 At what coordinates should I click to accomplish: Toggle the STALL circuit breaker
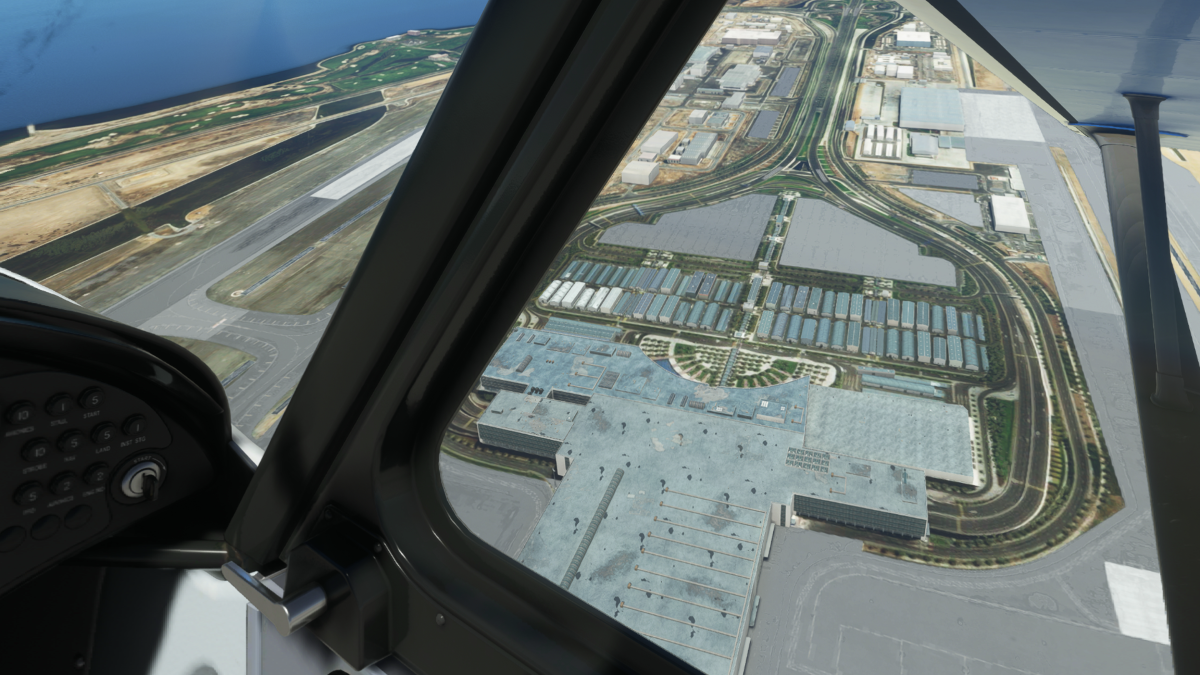tap(60, 406)
